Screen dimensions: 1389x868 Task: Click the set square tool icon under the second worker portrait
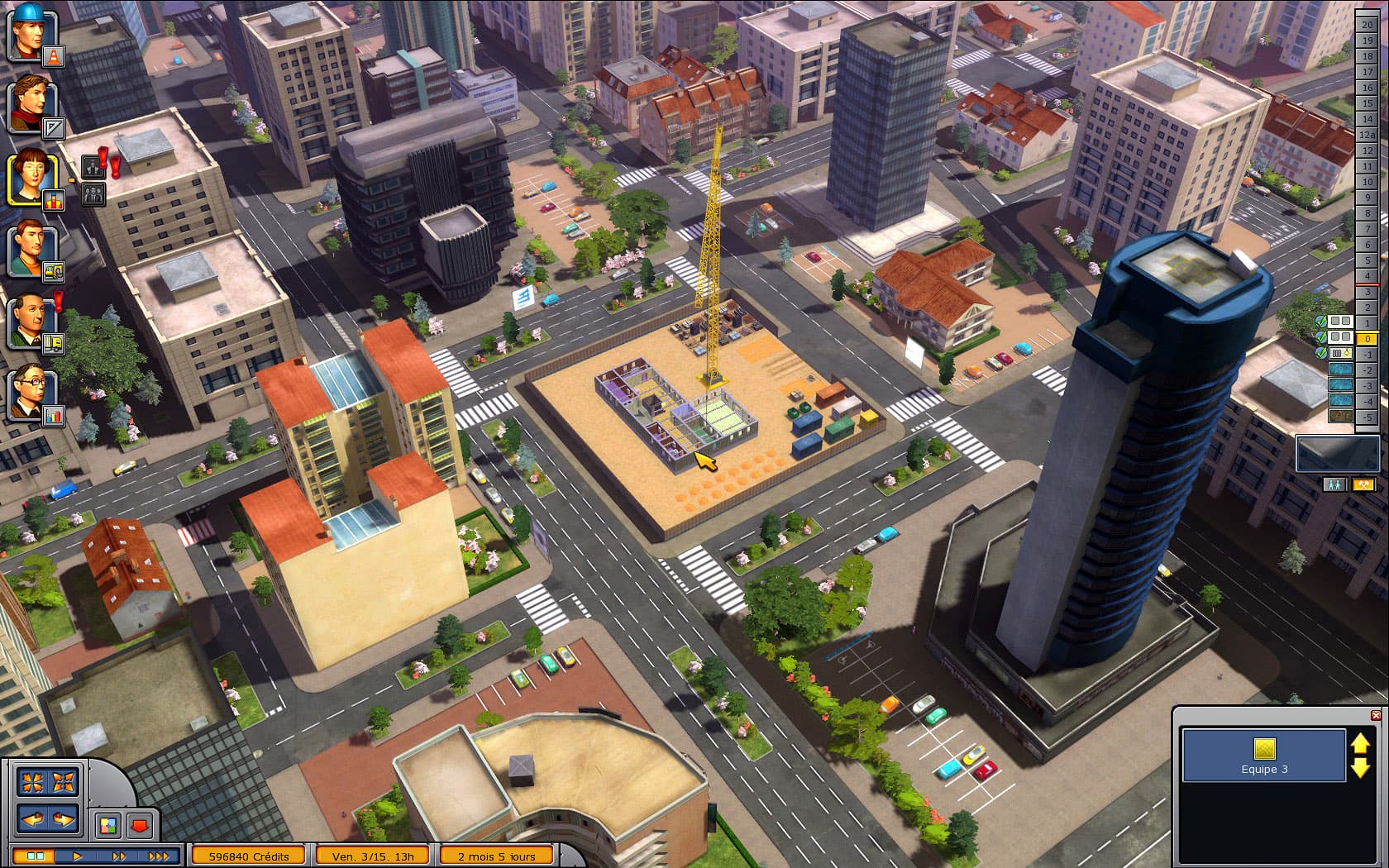[x=53, y=126]
